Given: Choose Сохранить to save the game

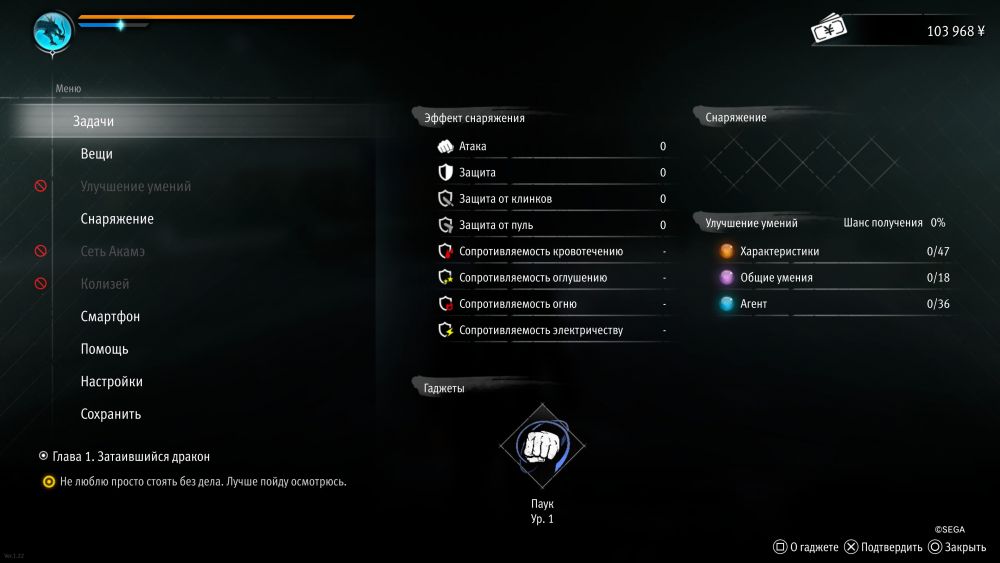Looking at the screenshot, I should (110, 414).
